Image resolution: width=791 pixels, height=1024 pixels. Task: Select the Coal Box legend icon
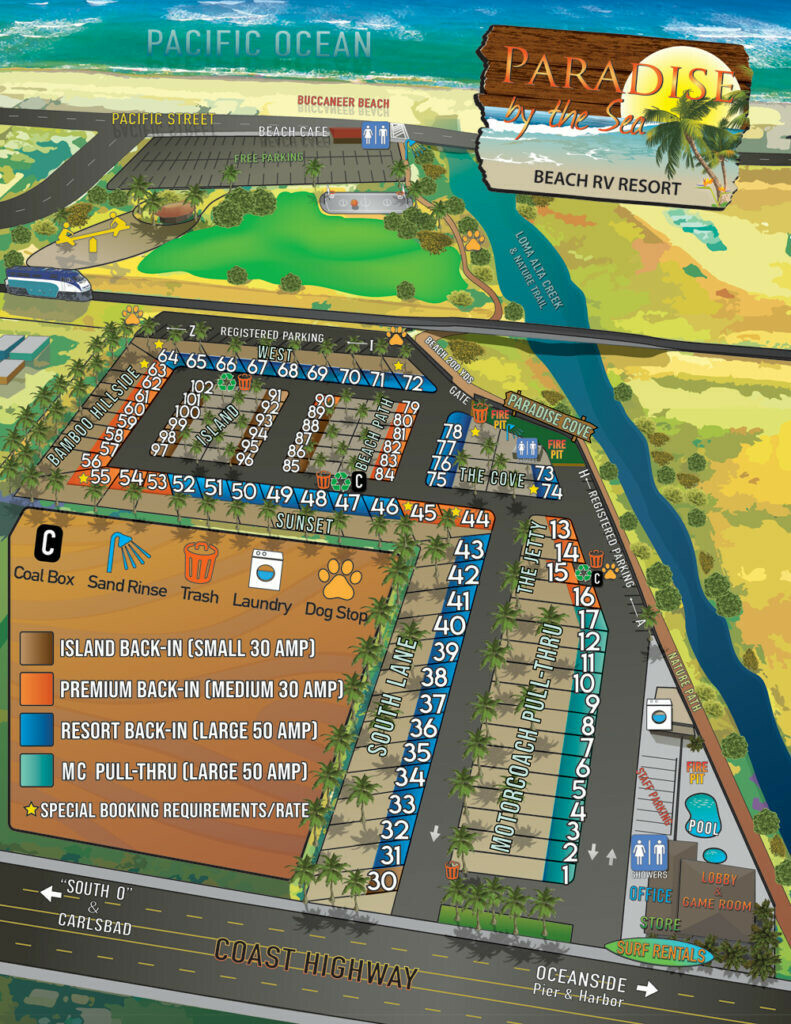point(47,544)
